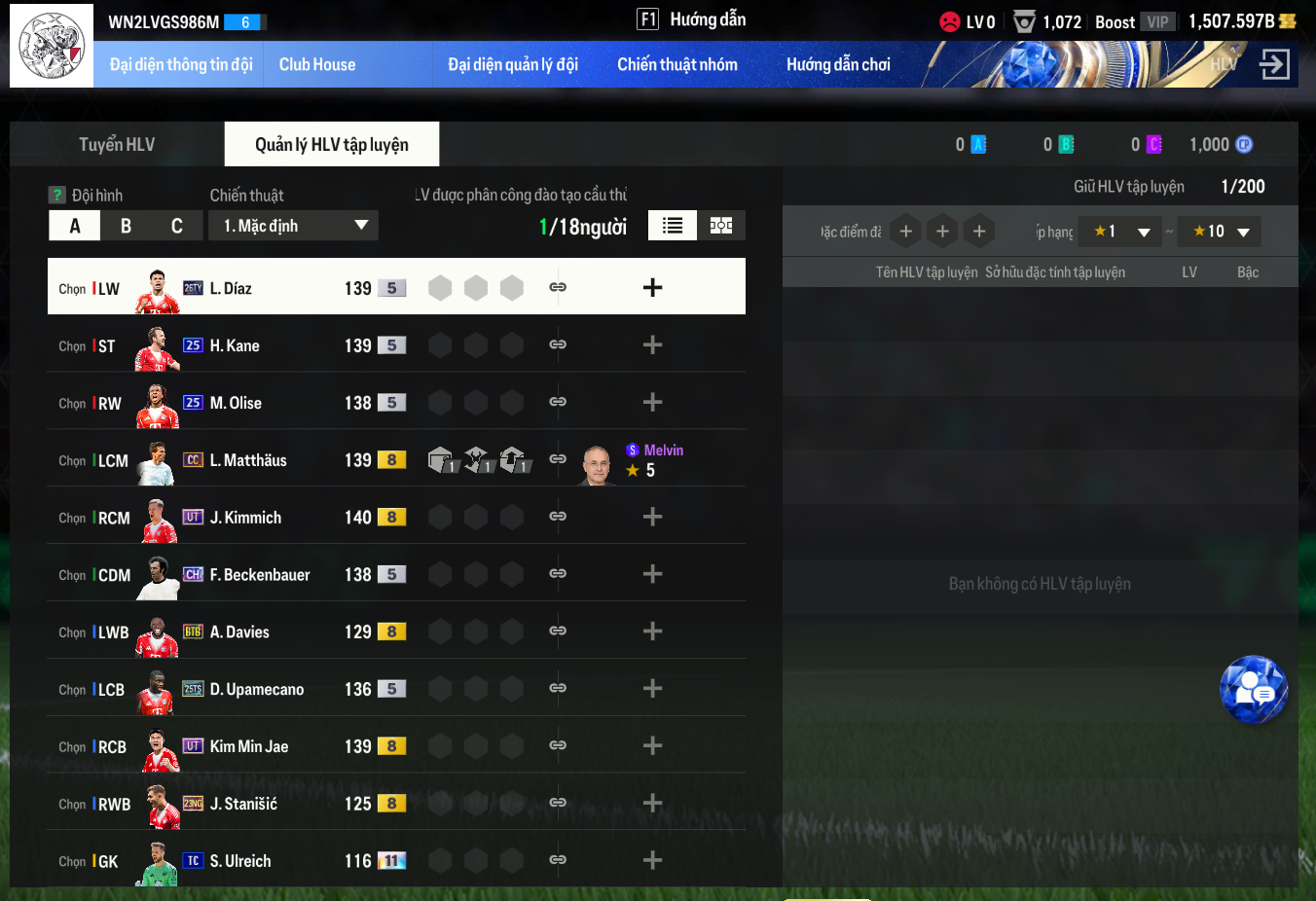Open Chiến thuật nhóm menu
This screenshot has width=1316, height=901.
677,65
